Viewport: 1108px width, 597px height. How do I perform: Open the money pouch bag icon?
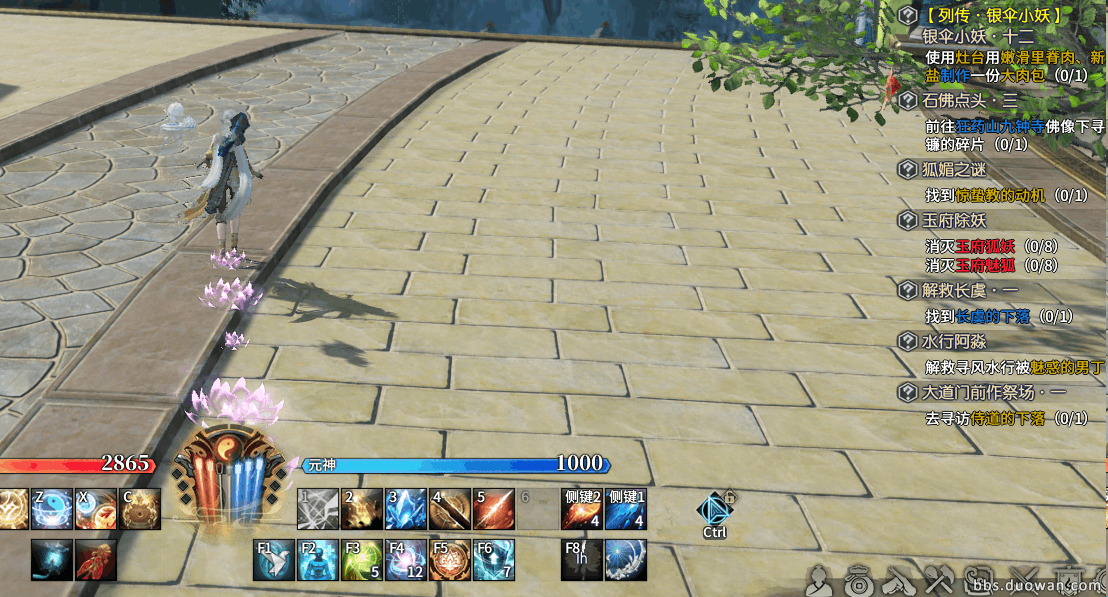tap(857, 578)
